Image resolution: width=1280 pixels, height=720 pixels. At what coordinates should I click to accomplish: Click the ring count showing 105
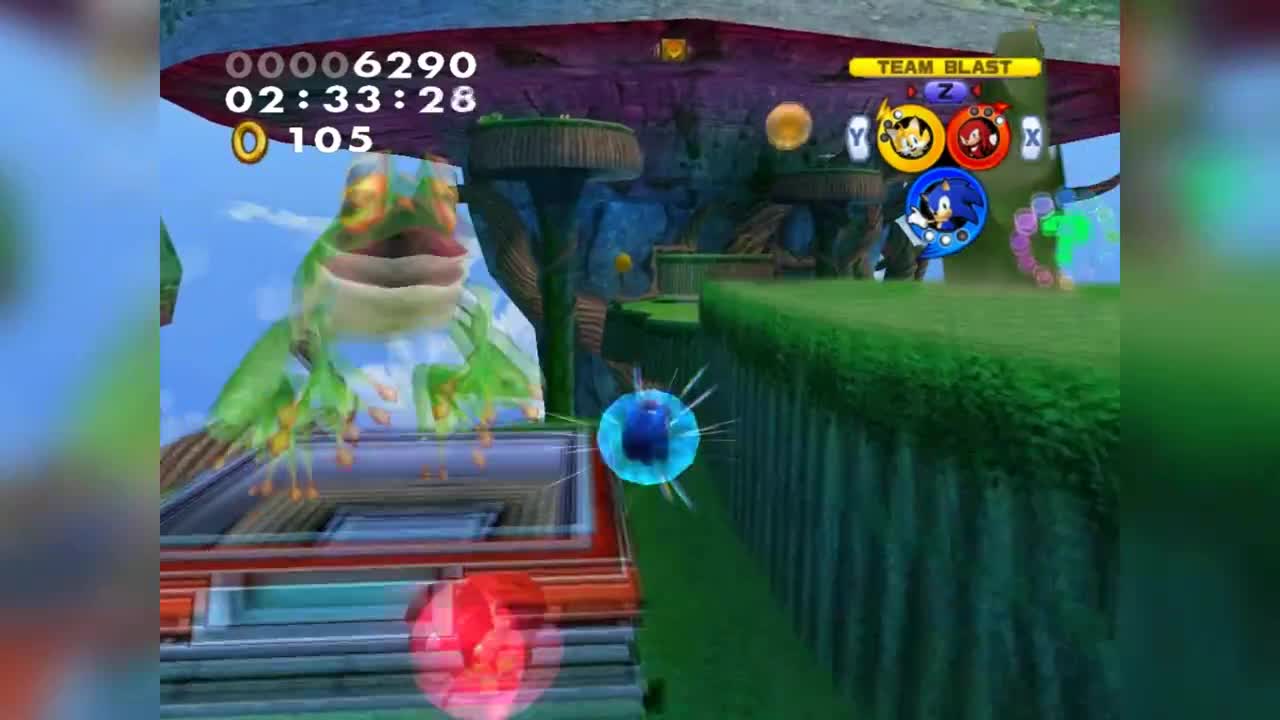330,140
